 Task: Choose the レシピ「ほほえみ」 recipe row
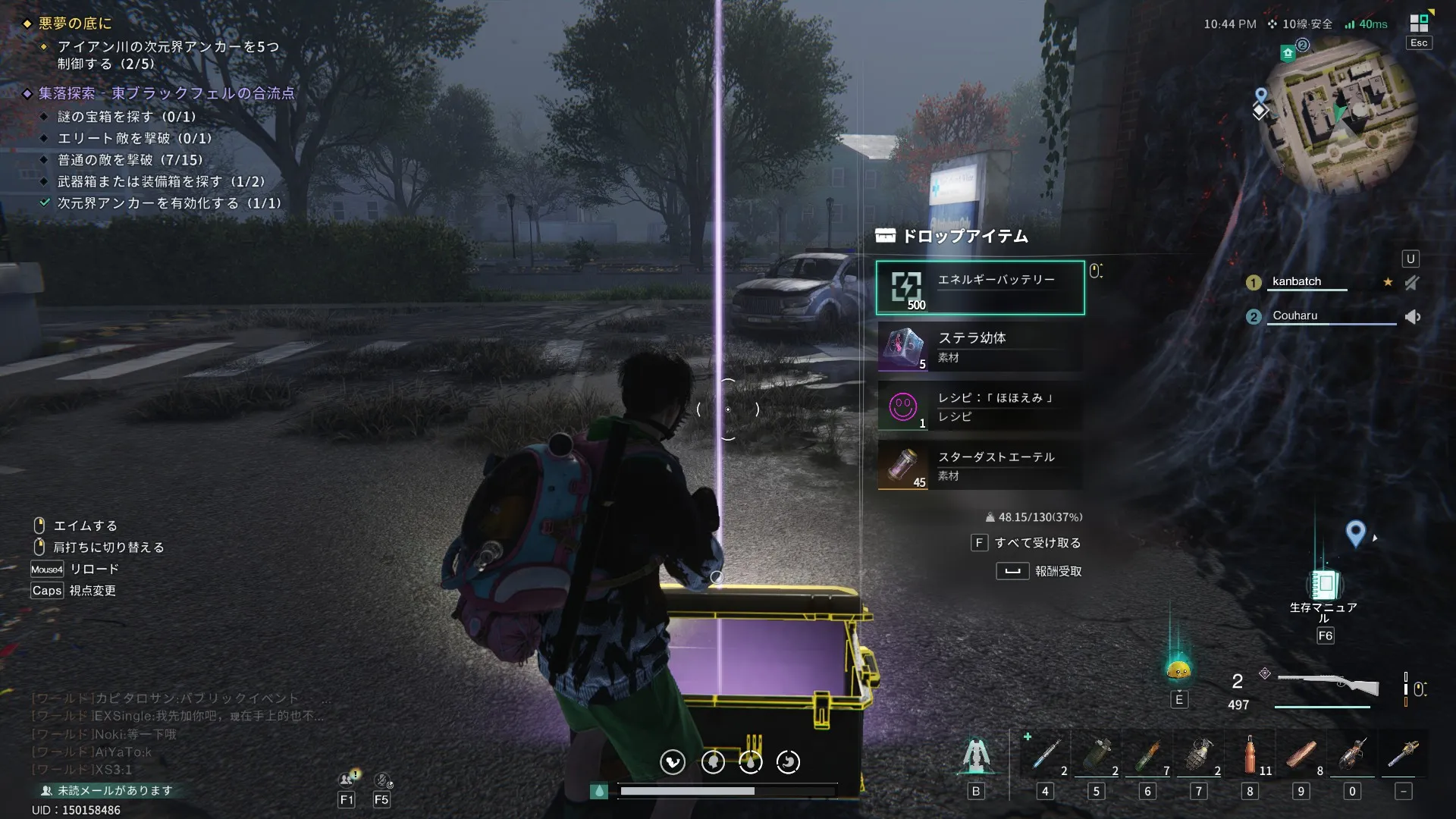[x=980, y=406]
